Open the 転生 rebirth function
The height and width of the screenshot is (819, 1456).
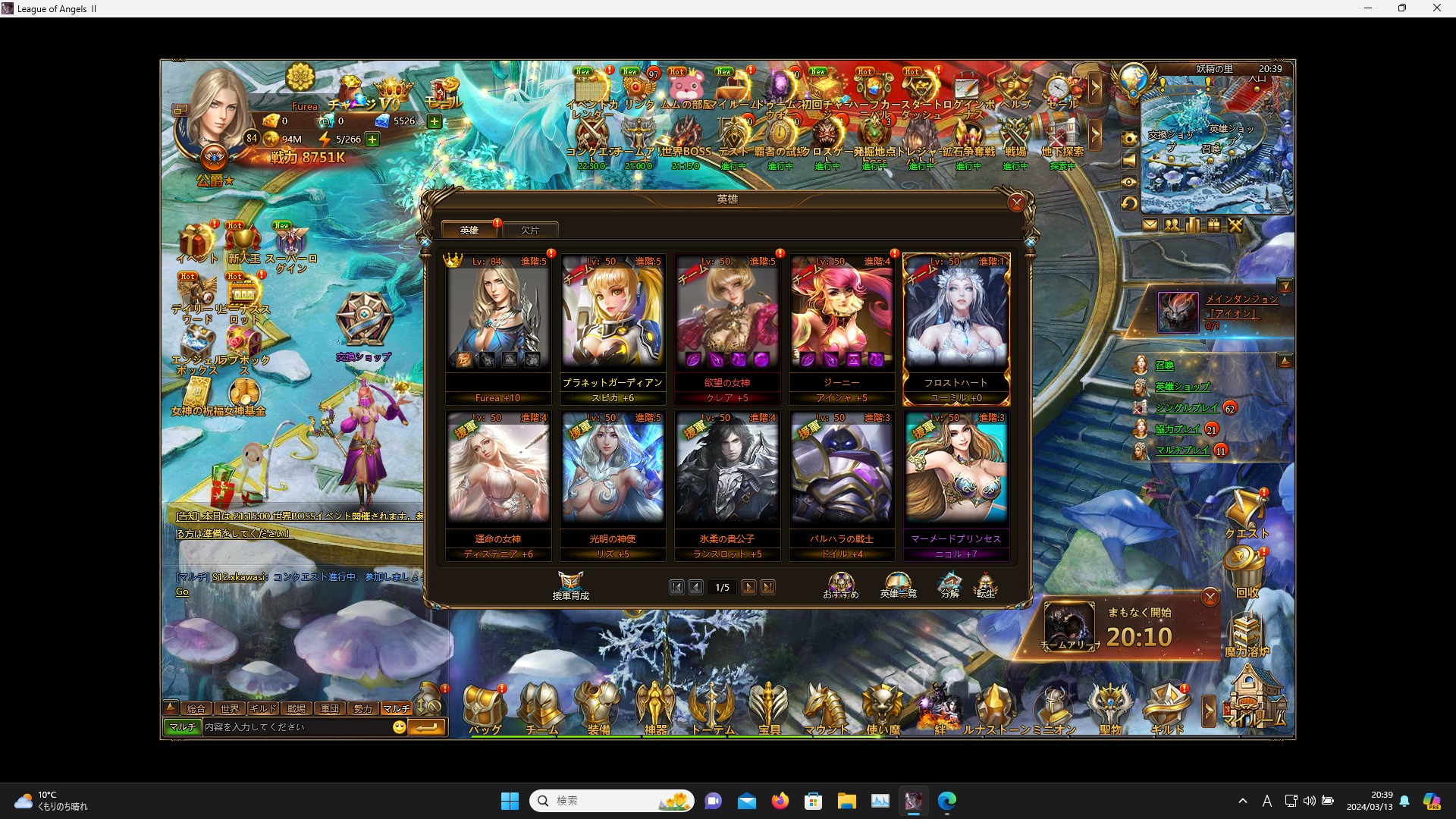click(985, 585)
